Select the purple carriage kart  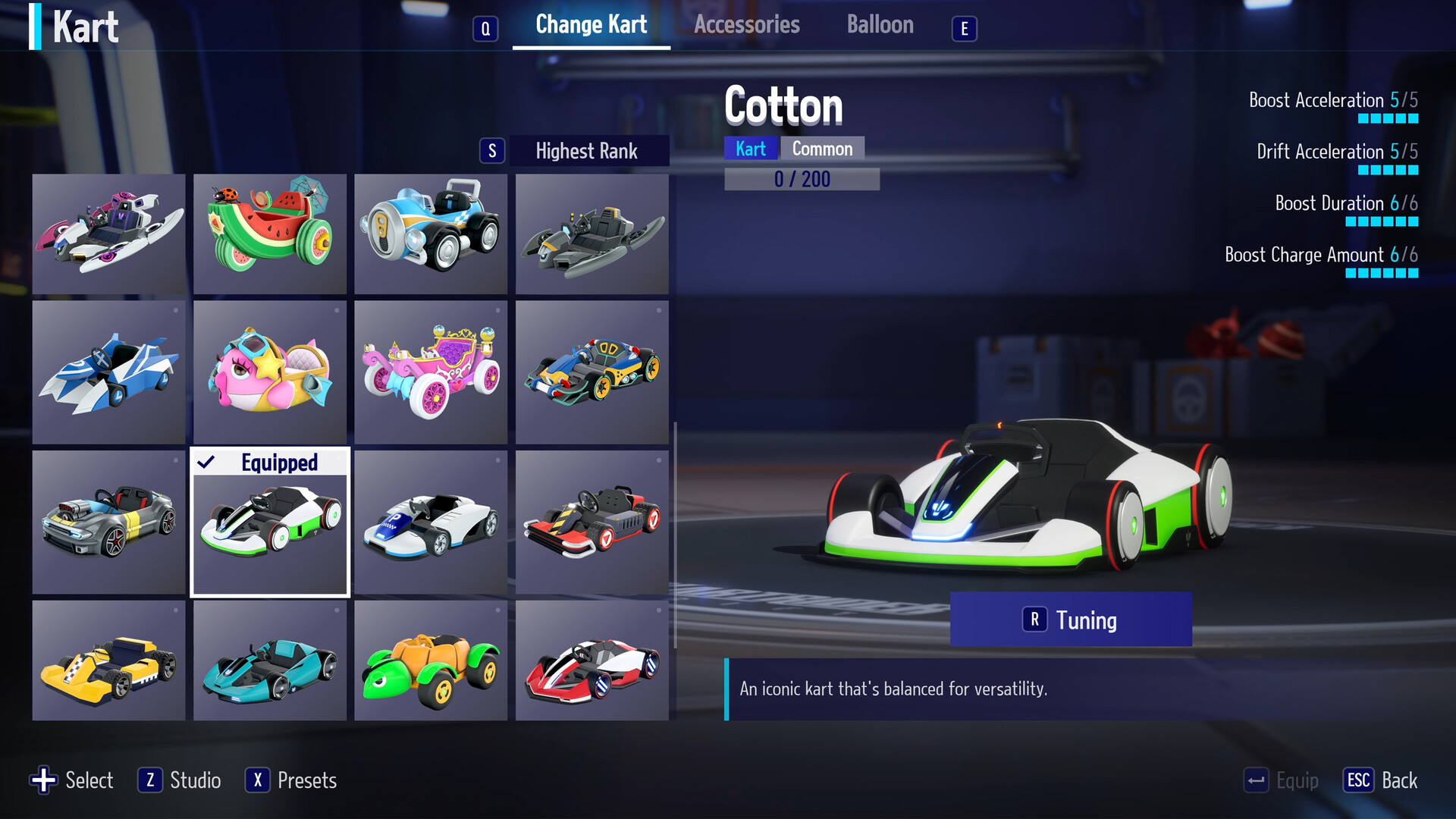coord(431,372)
